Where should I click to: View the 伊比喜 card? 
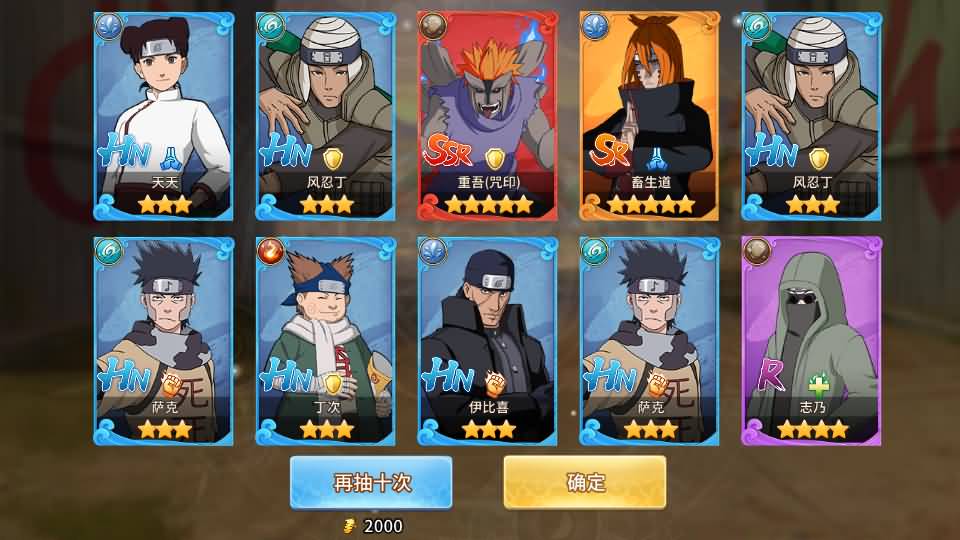(x=488, y=341)
